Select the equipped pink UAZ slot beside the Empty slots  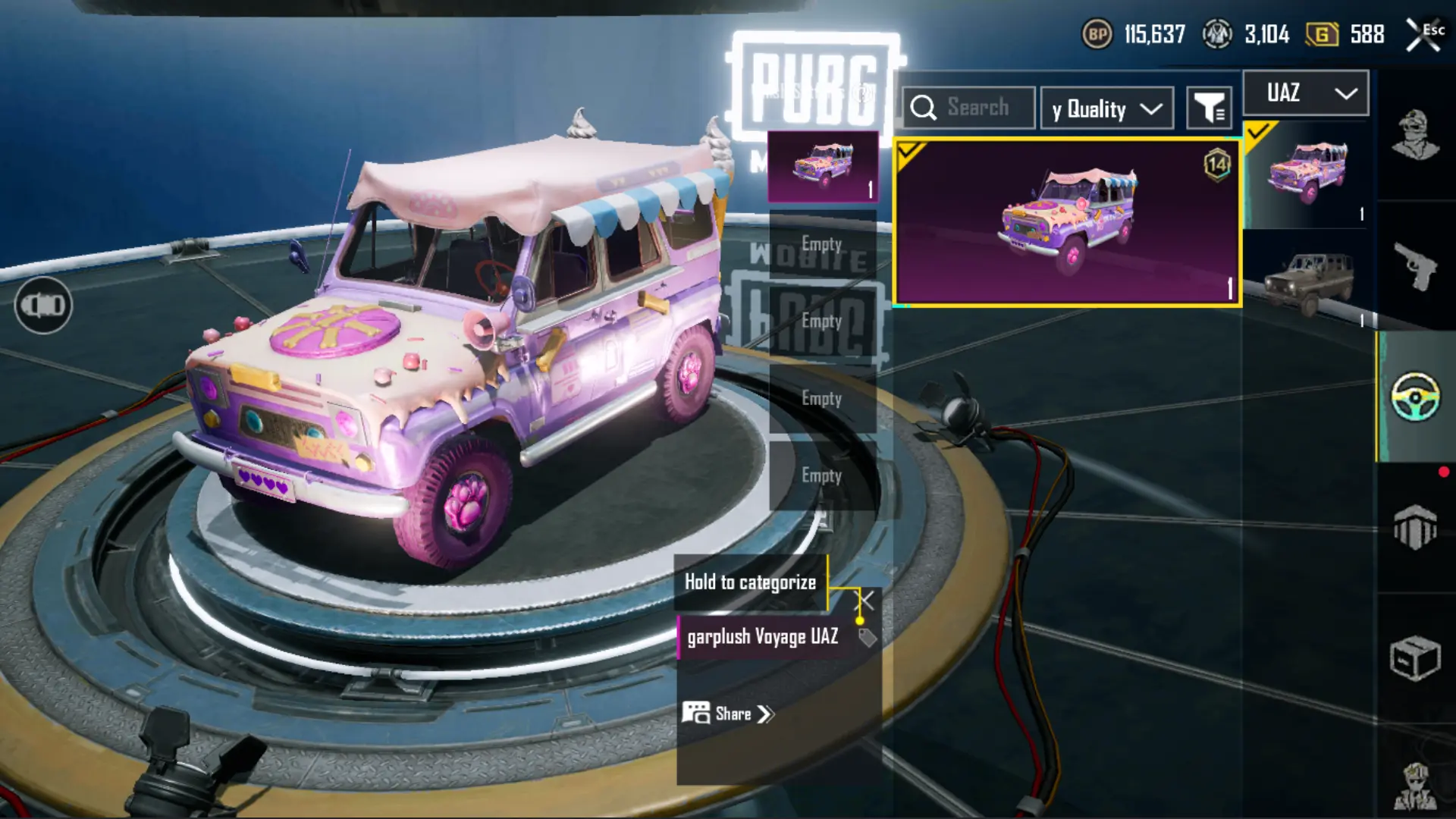[x=823, y=166]
